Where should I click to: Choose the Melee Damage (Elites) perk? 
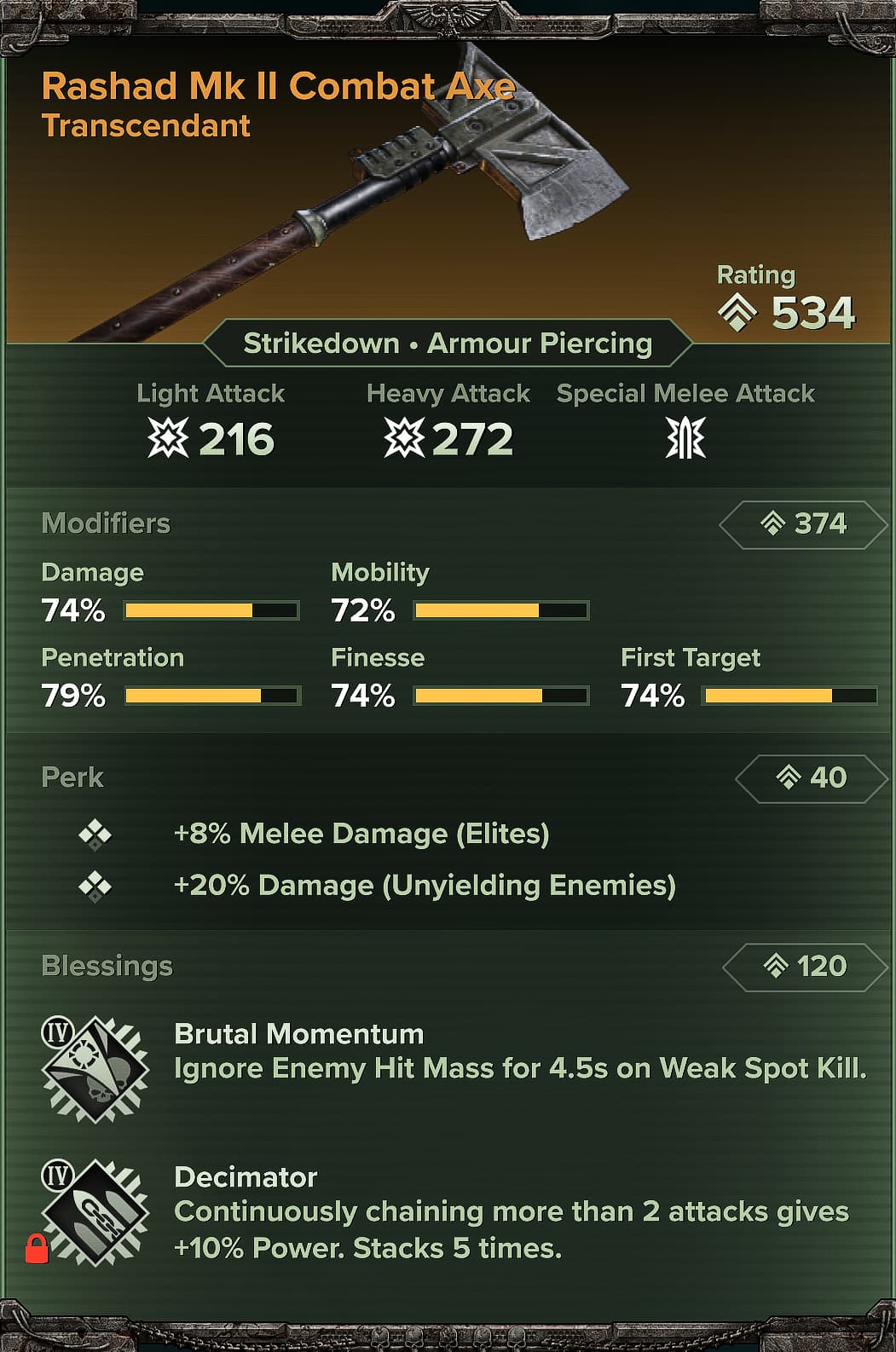pyautogui.click(x=361, y=834)
